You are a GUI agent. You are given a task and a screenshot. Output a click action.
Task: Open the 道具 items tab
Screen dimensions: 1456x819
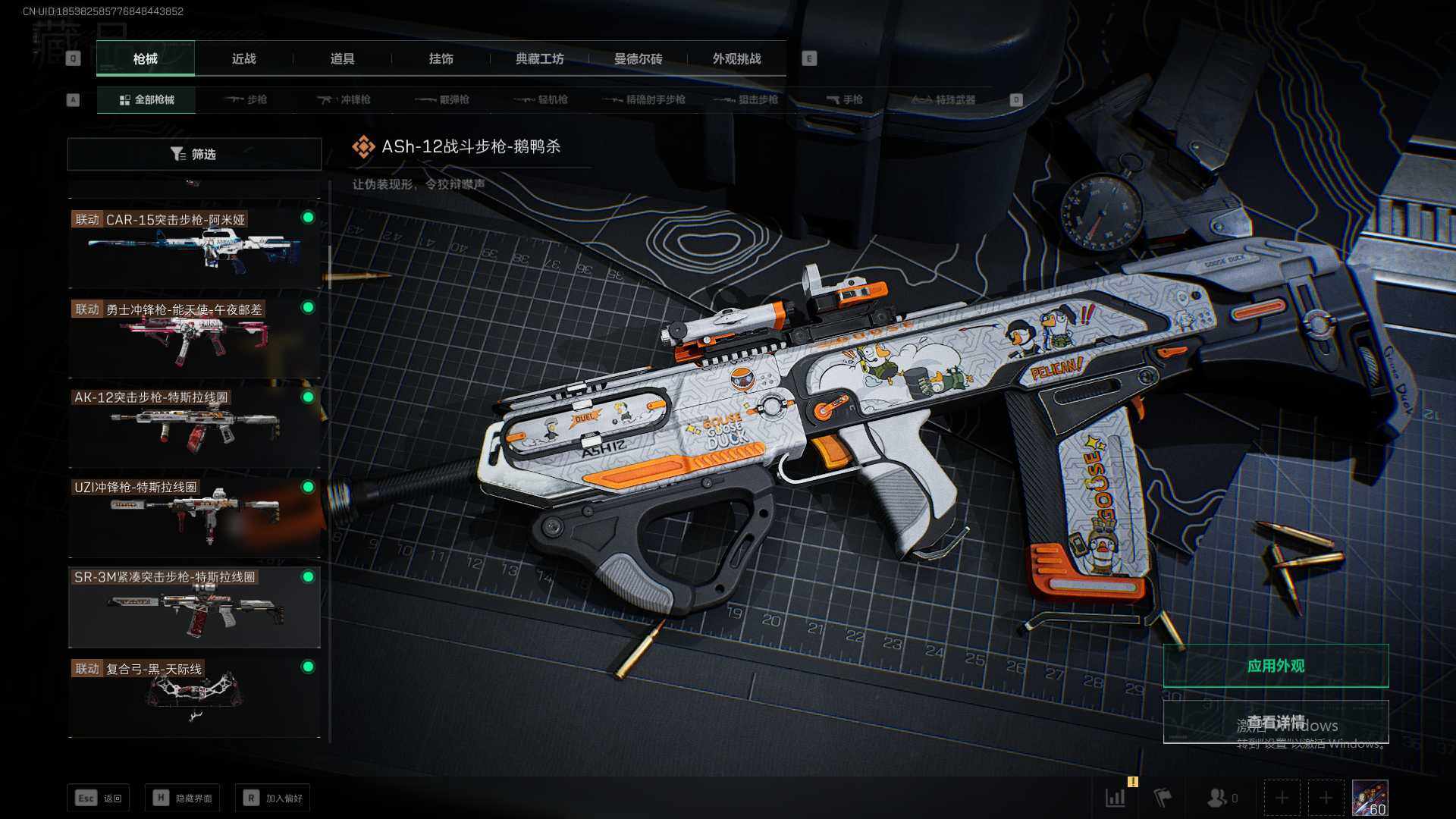[342, 58]
